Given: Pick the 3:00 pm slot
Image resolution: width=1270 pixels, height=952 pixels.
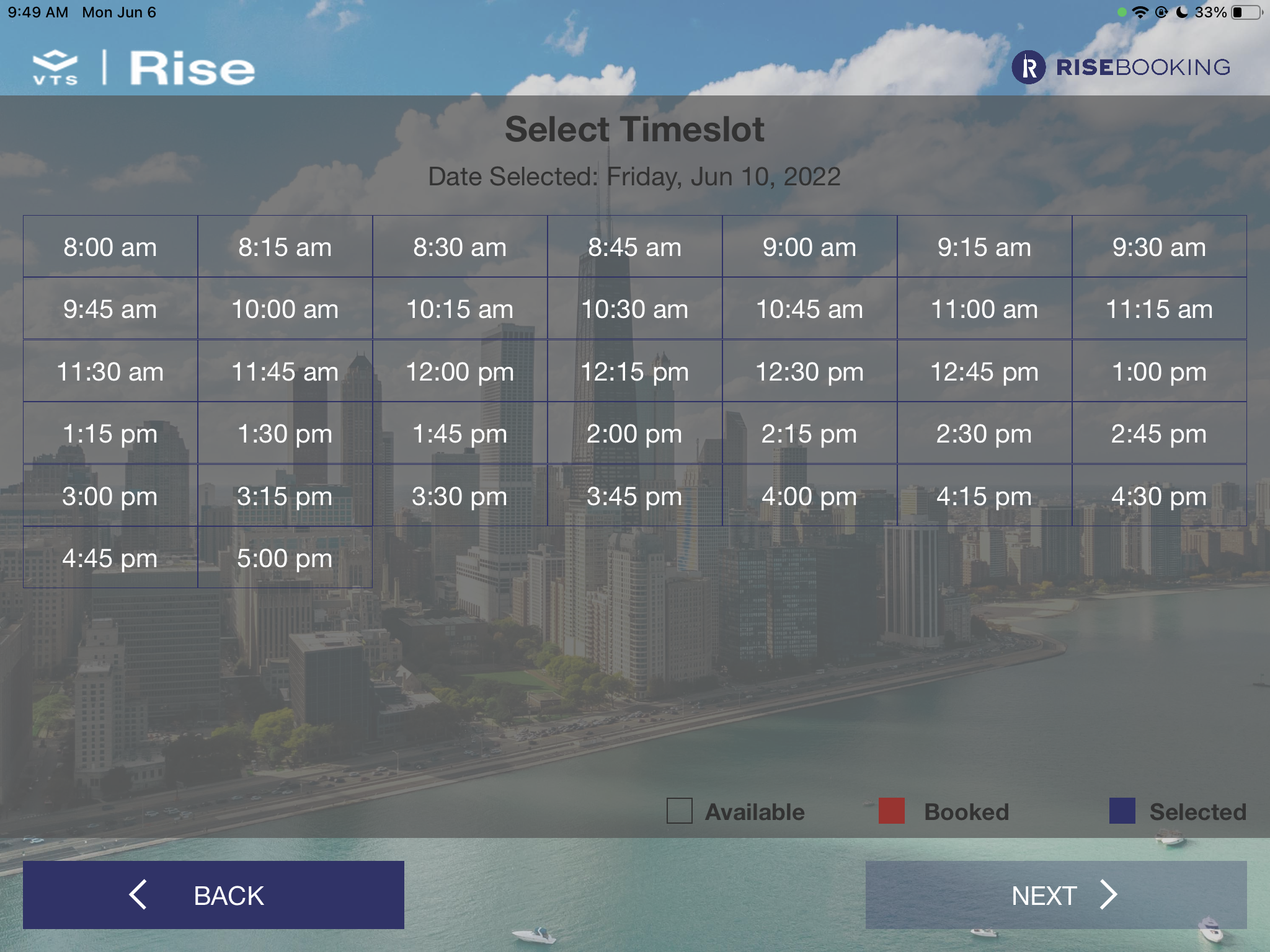Looking at the screenshot, I should [110, 496].
